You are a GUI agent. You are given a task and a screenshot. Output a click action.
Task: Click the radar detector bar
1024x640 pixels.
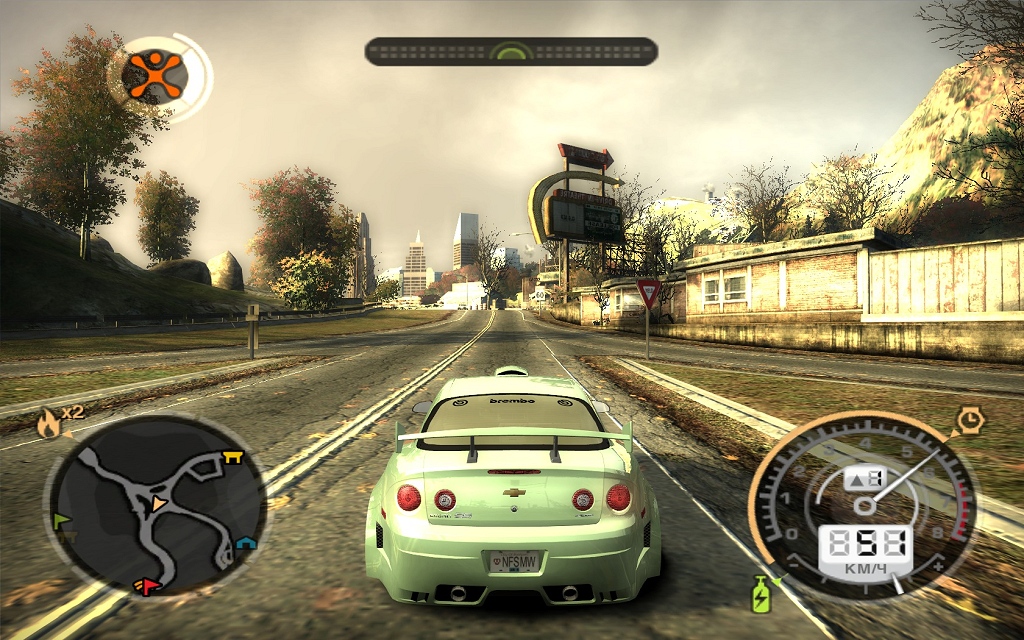point(511,52)
